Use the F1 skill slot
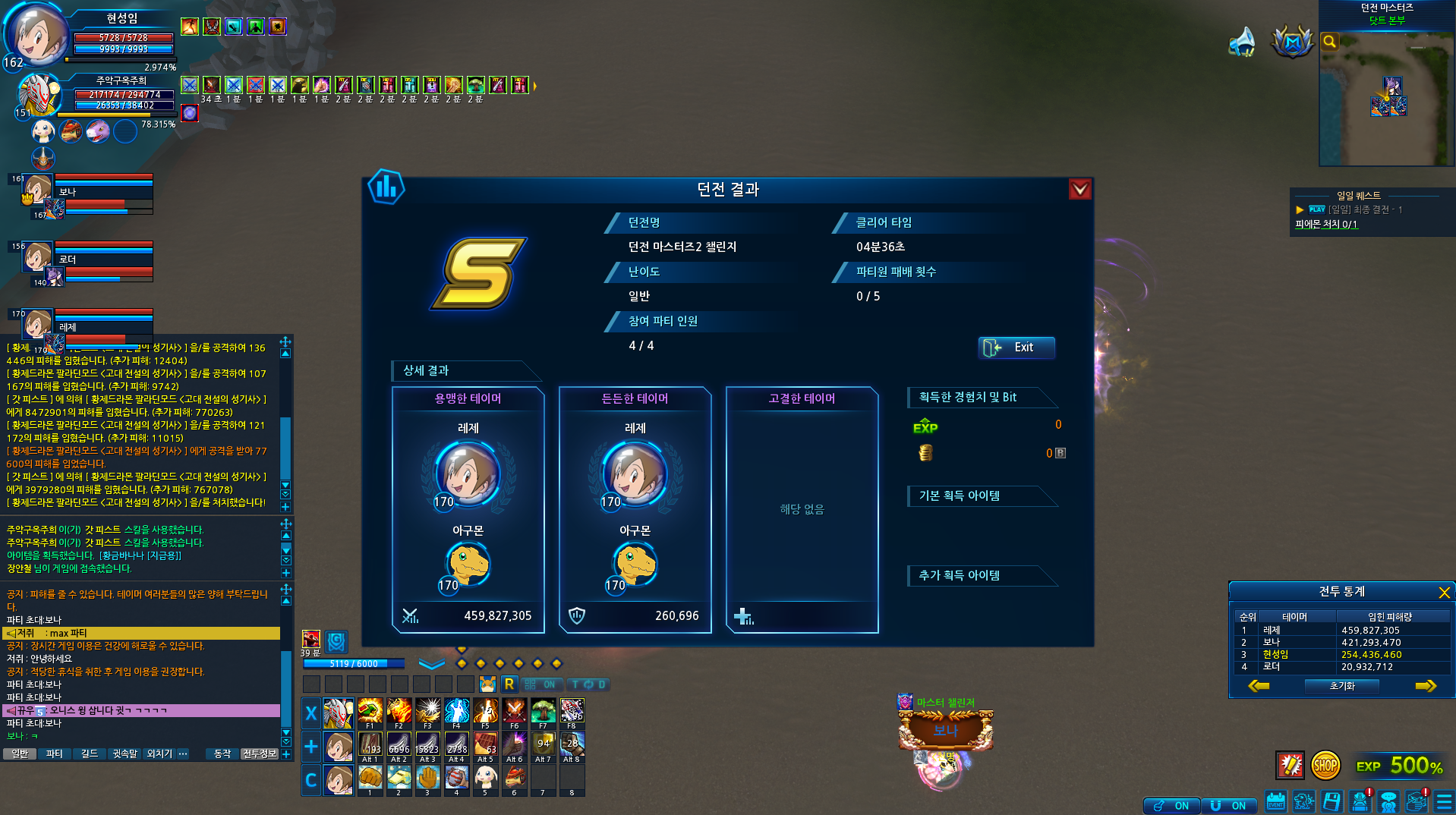Screen dimensions: 1456x815 370,712
